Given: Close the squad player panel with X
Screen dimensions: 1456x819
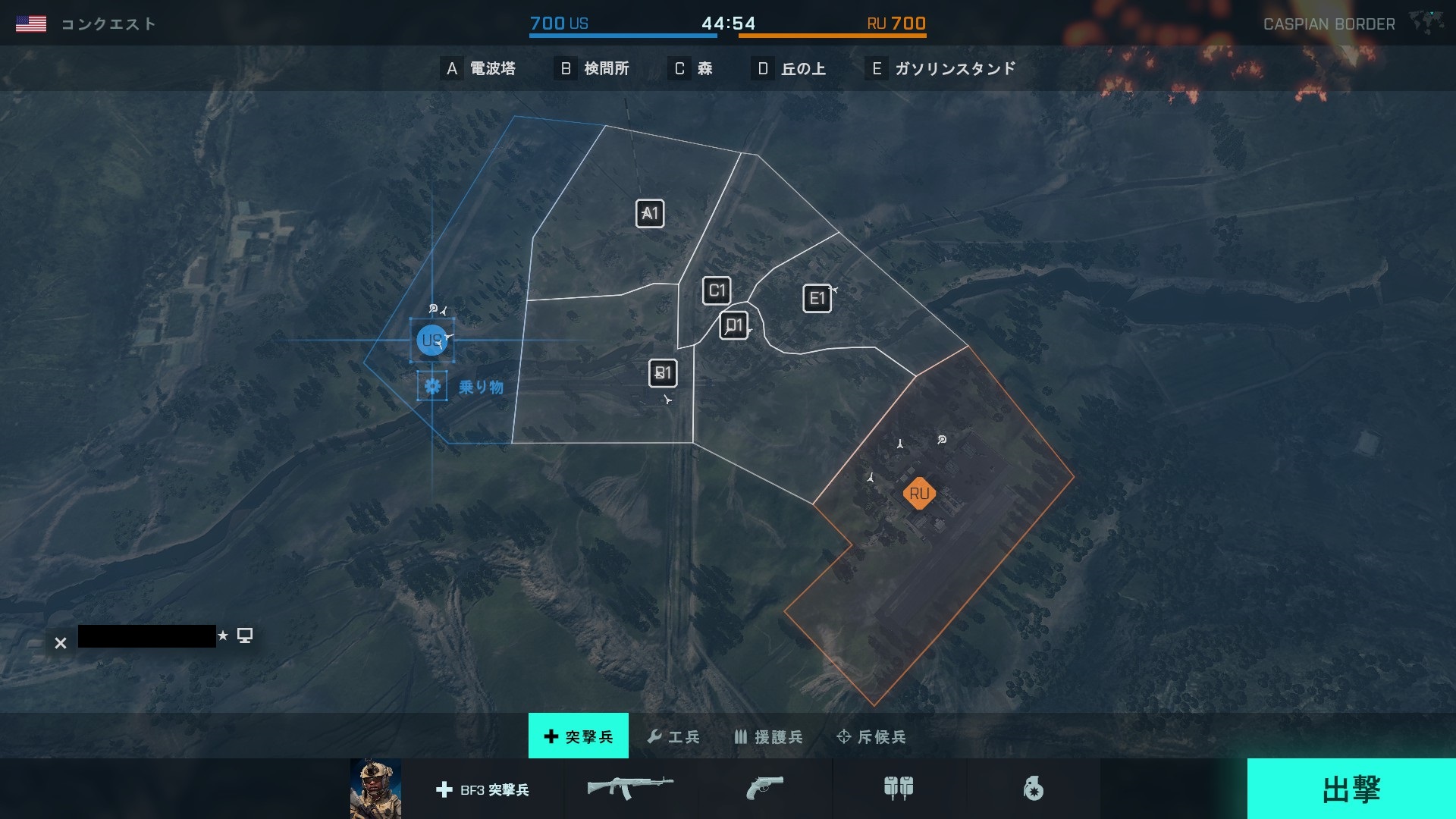Looking at the screenshot, I should (x=61, y=643).
